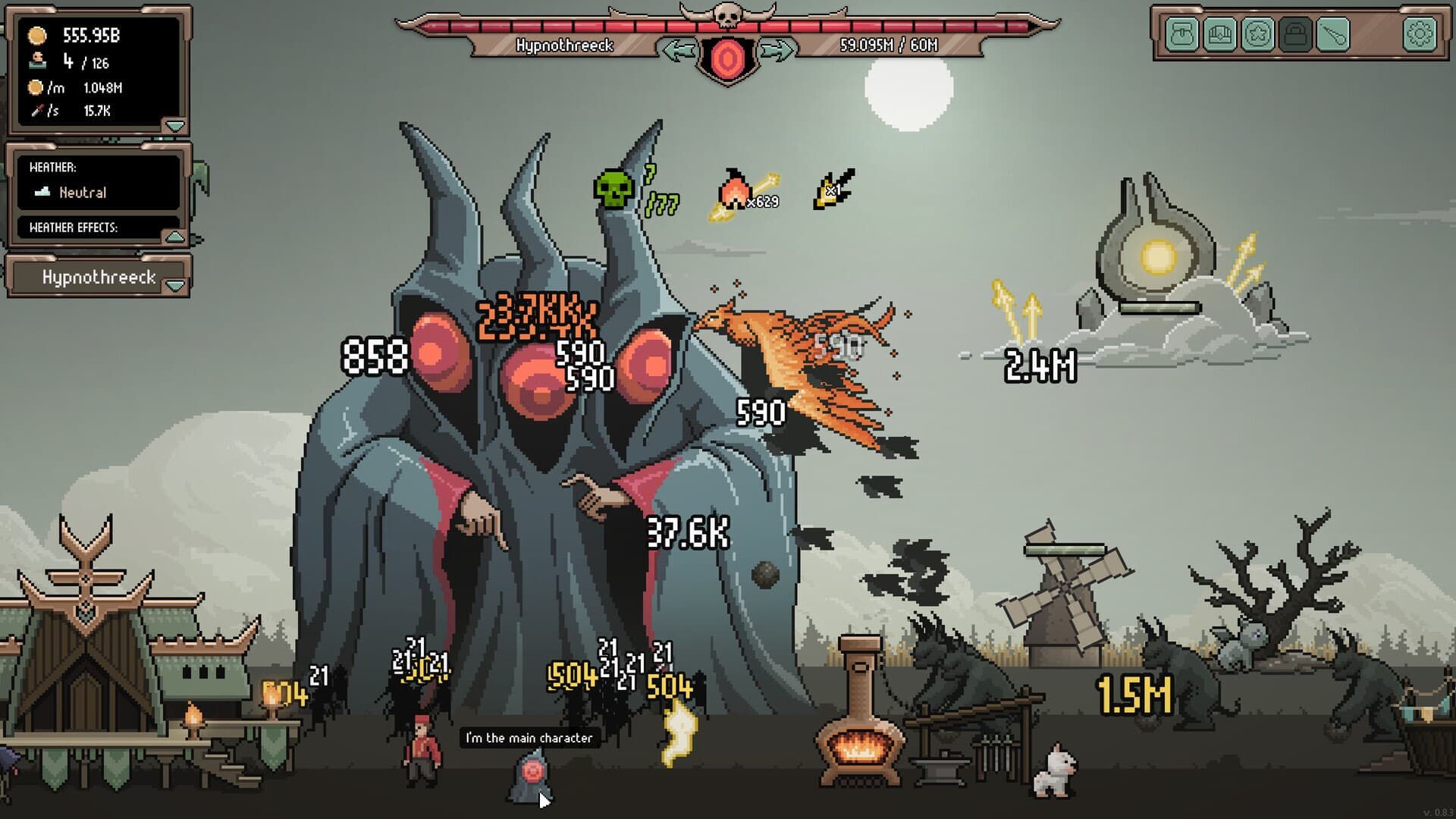
Task: Open the star skills icon in the toolbar
Action: [x=1256, y=34]
